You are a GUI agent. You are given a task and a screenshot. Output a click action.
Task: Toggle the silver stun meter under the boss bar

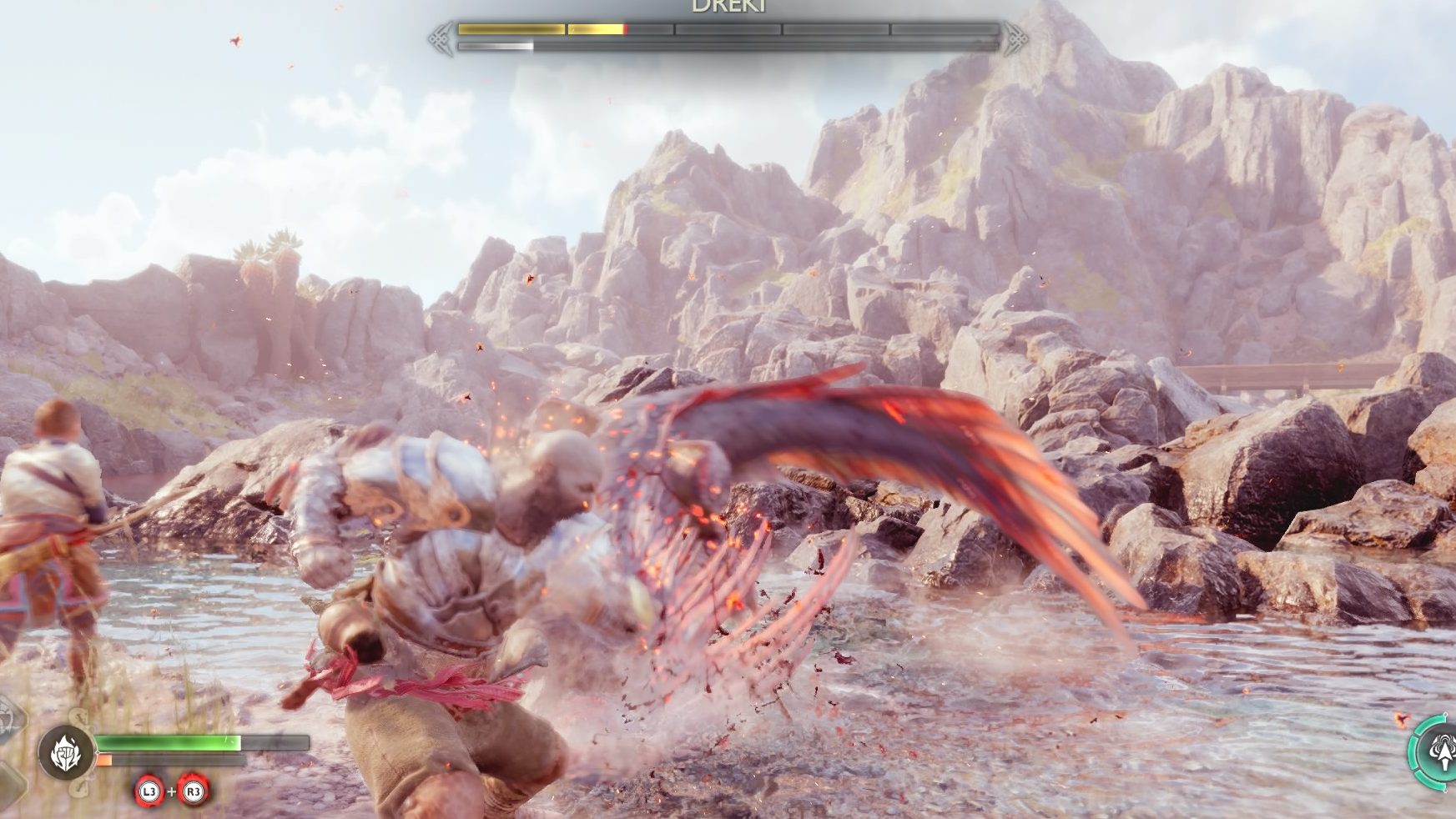(x=496, y=47)
